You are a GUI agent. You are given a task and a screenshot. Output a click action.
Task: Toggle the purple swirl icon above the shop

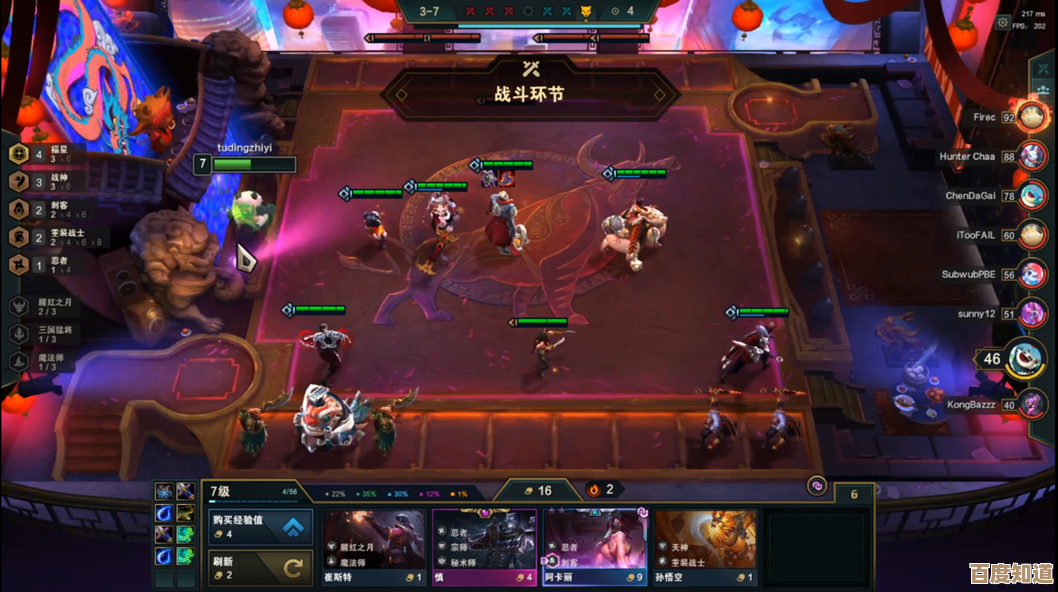816,485
